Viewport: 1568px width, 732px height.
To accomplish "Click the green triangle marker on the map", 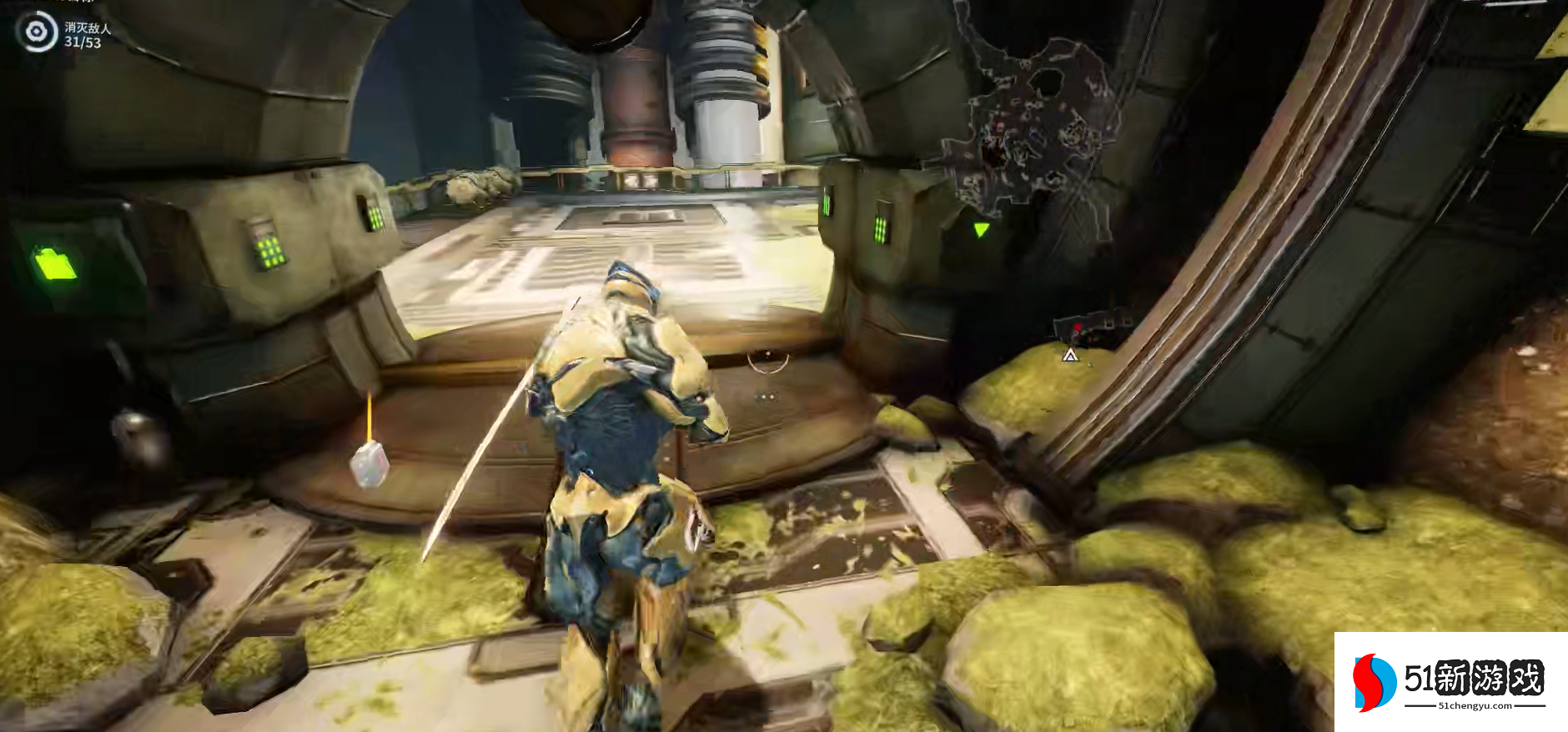I will click(981, 229).
